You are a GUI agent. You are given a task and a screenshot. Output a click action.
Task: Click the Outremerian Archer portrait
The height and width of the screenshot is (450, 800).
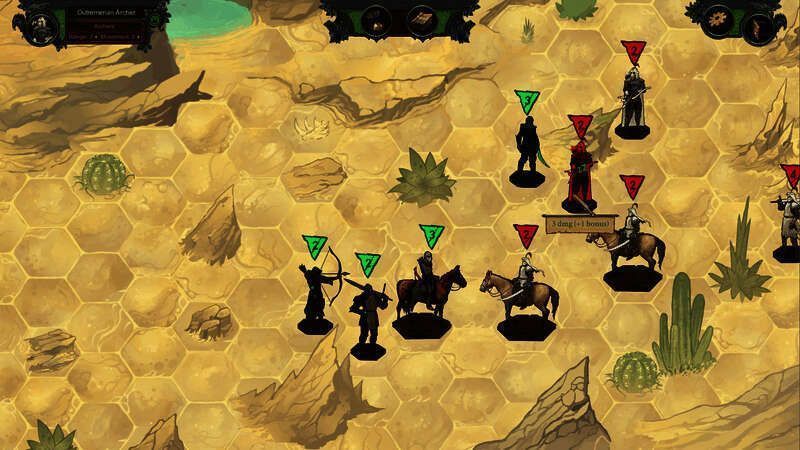pos(39,19)
